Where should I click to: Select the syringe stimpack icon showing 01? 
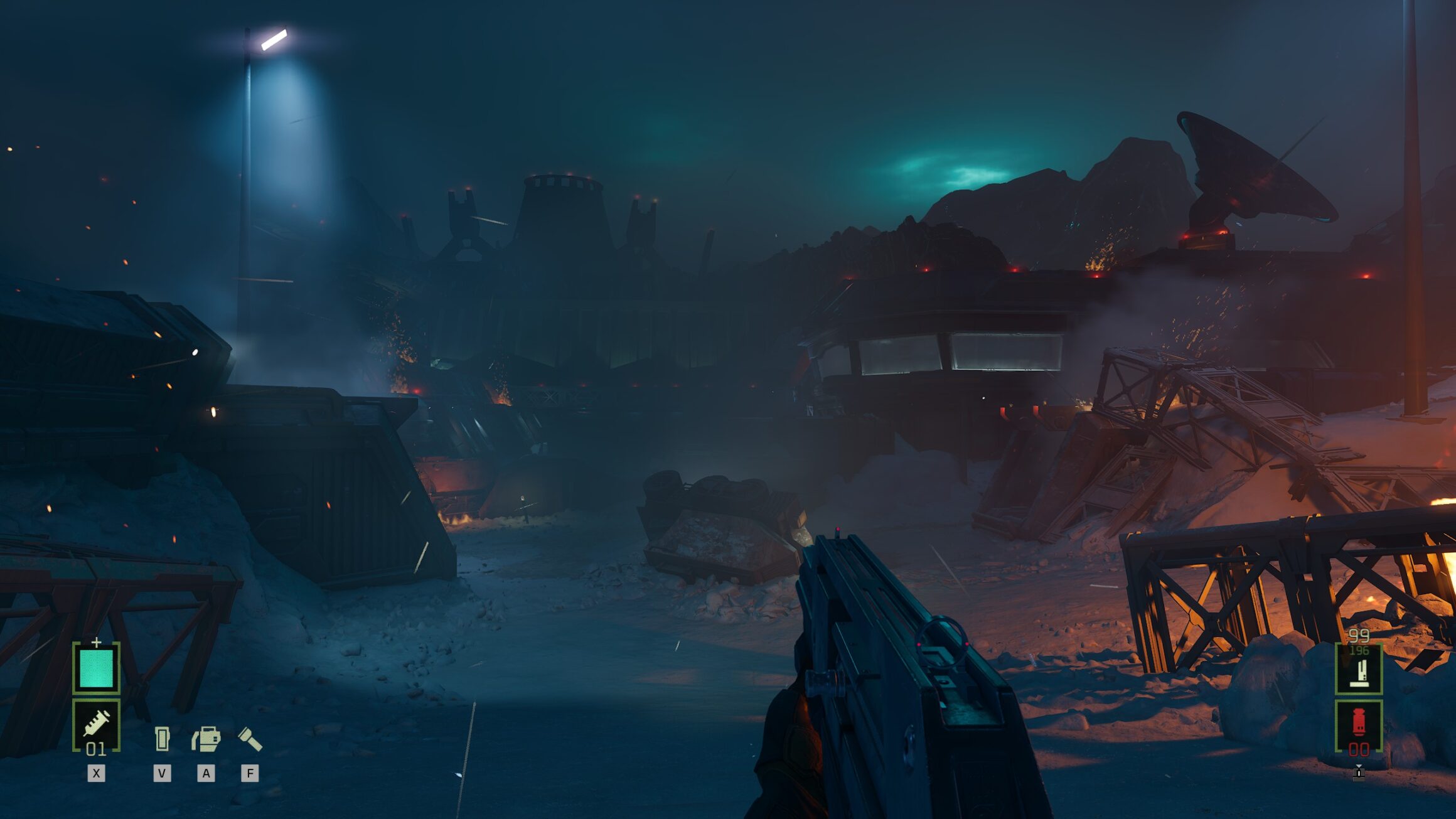pos(97,724)
